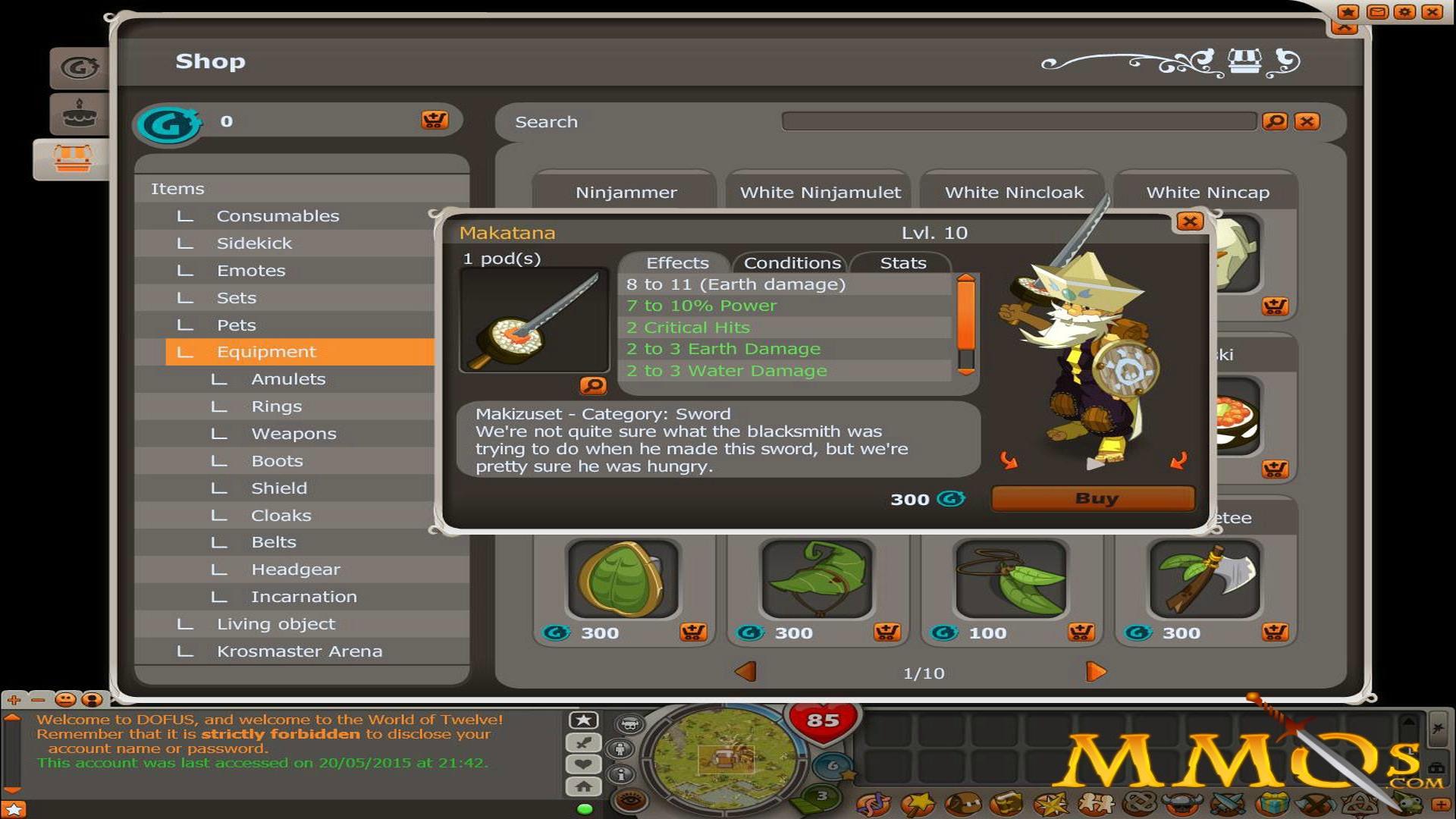Collapse the Equipment category
The width and height of the screenshot is (1456, 819).
tap(266, 351)
